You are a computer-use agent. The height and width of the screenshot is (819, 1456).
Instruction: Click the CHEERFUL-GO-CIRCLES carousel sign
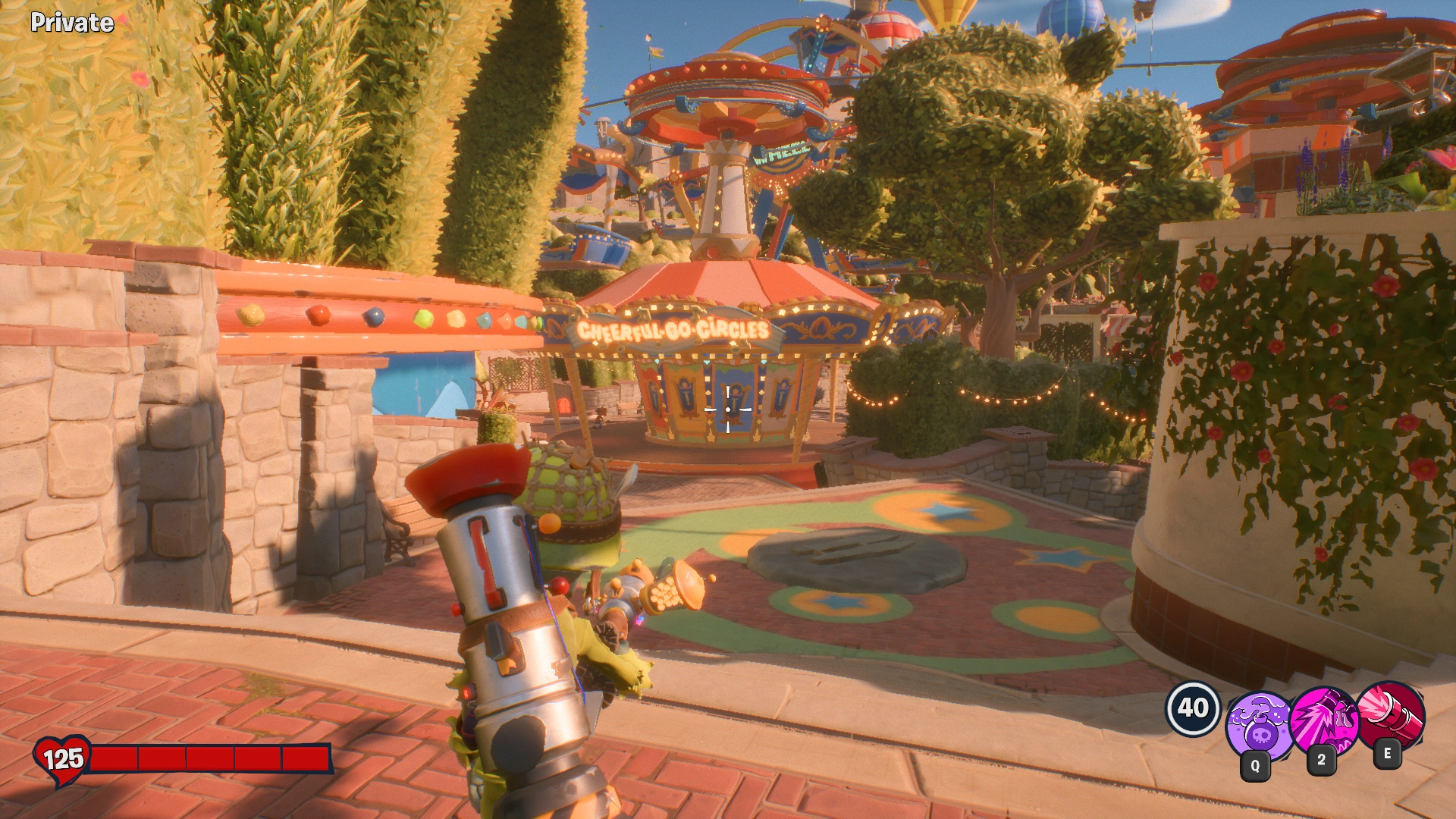(673, 328)
